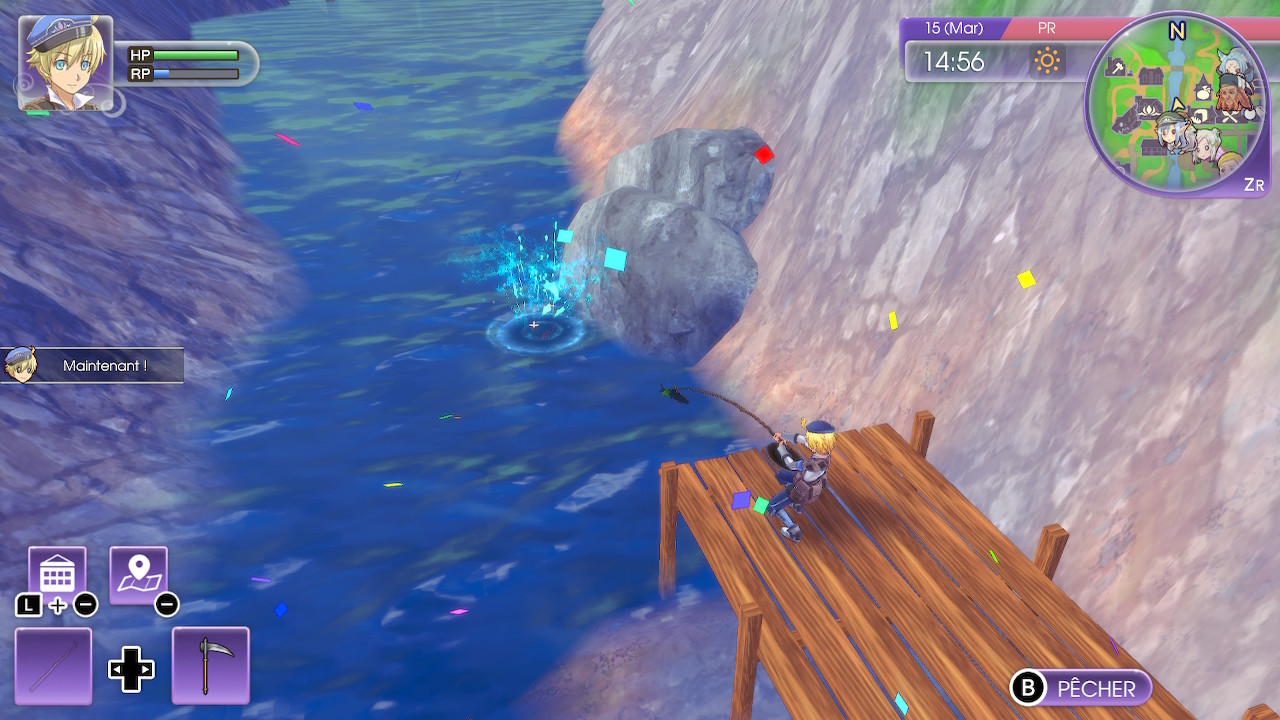1280x720 pixels.
Task: Click the blond hero portrait
Action: pos(65,62)
